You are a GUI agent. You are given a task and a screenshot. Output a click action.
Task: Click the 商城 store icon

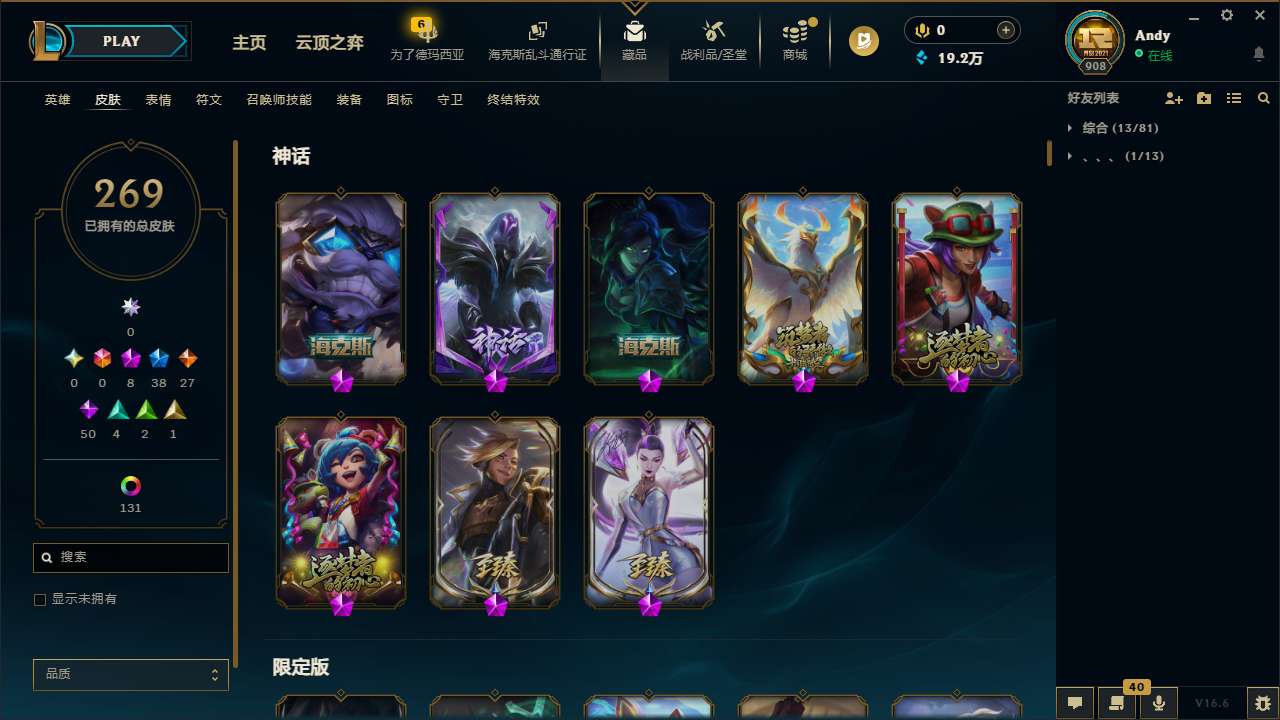tap(795, 40)
